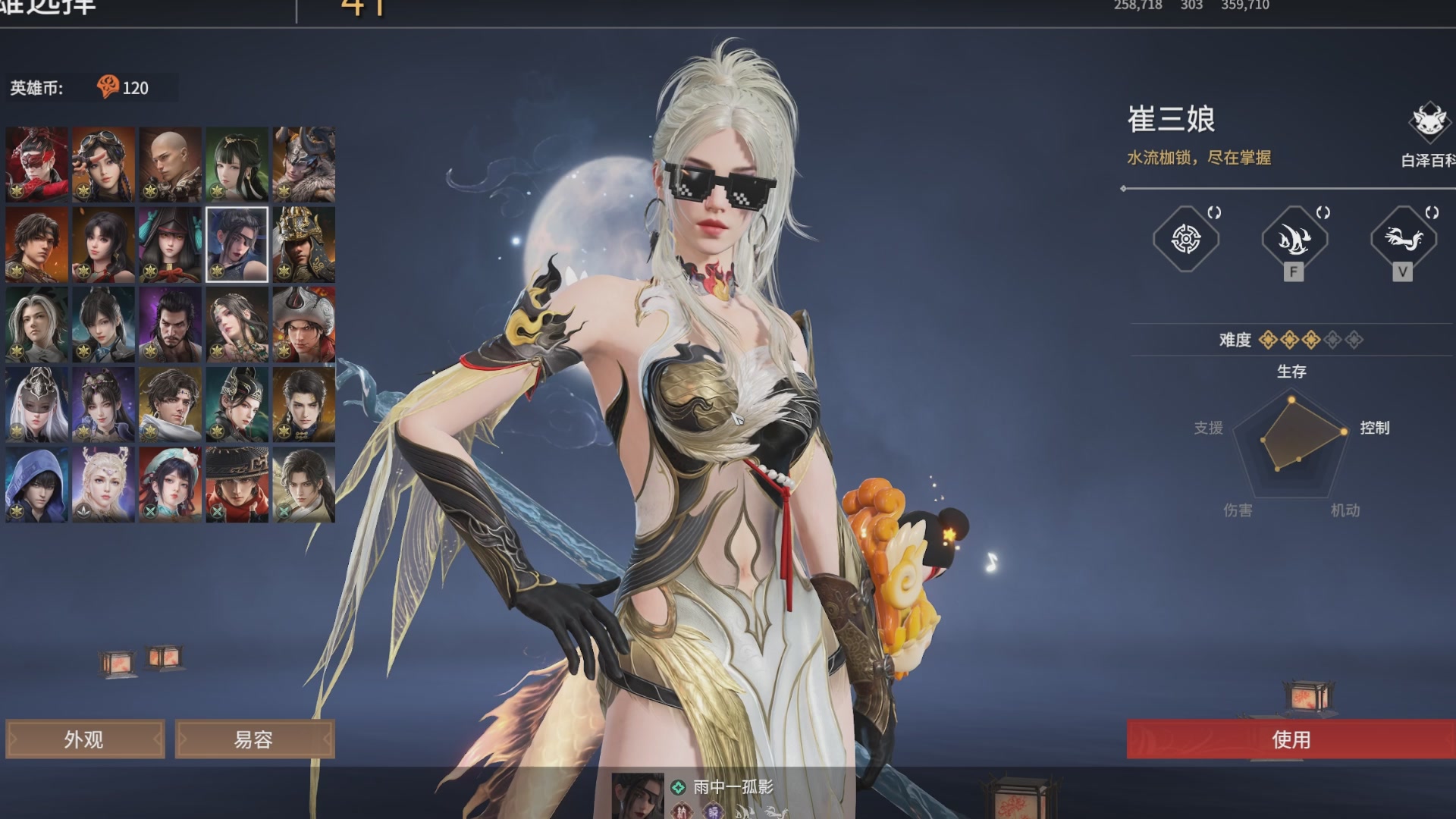Image resolution: width=1456 pixels, height=819 pixels.
Task: Select the highlighted eyepatch hero portrait
Action: (237, 244)
